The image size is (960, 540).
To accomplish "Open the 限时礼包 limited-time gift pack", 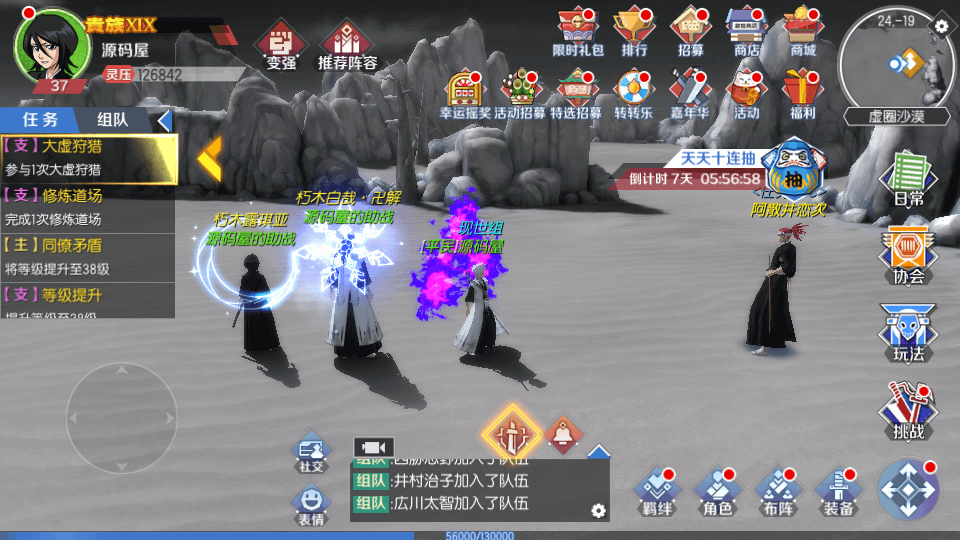I will pos(578,31).
